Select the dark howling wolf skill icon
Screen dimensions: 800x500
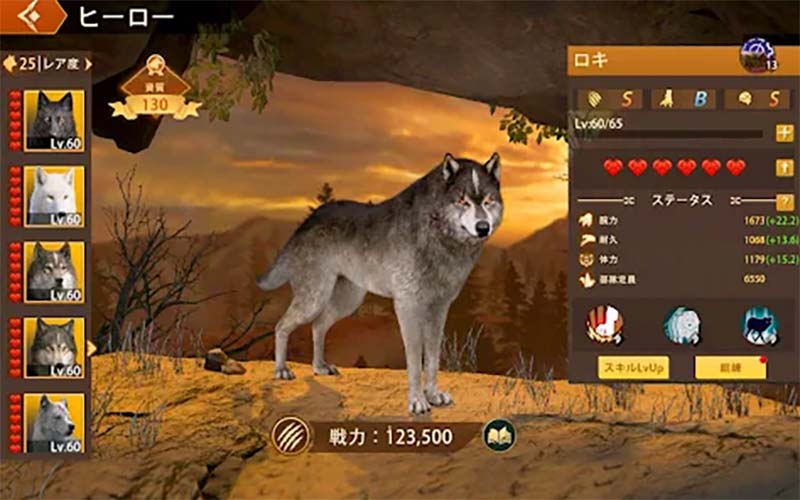[x=759, y=324]
